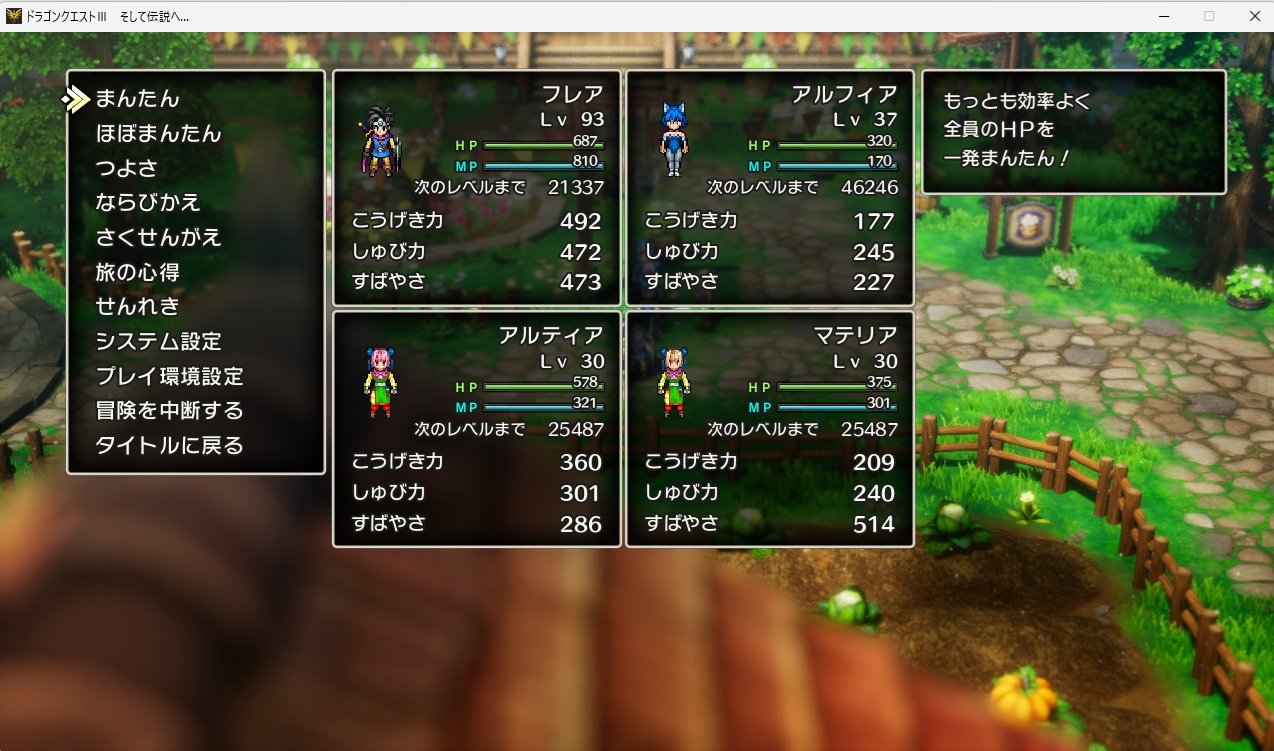This screenshot has height=751, width=1274.
Task: Choose 冒険を中断する to suspend adventure
Action: coord(169,411)
